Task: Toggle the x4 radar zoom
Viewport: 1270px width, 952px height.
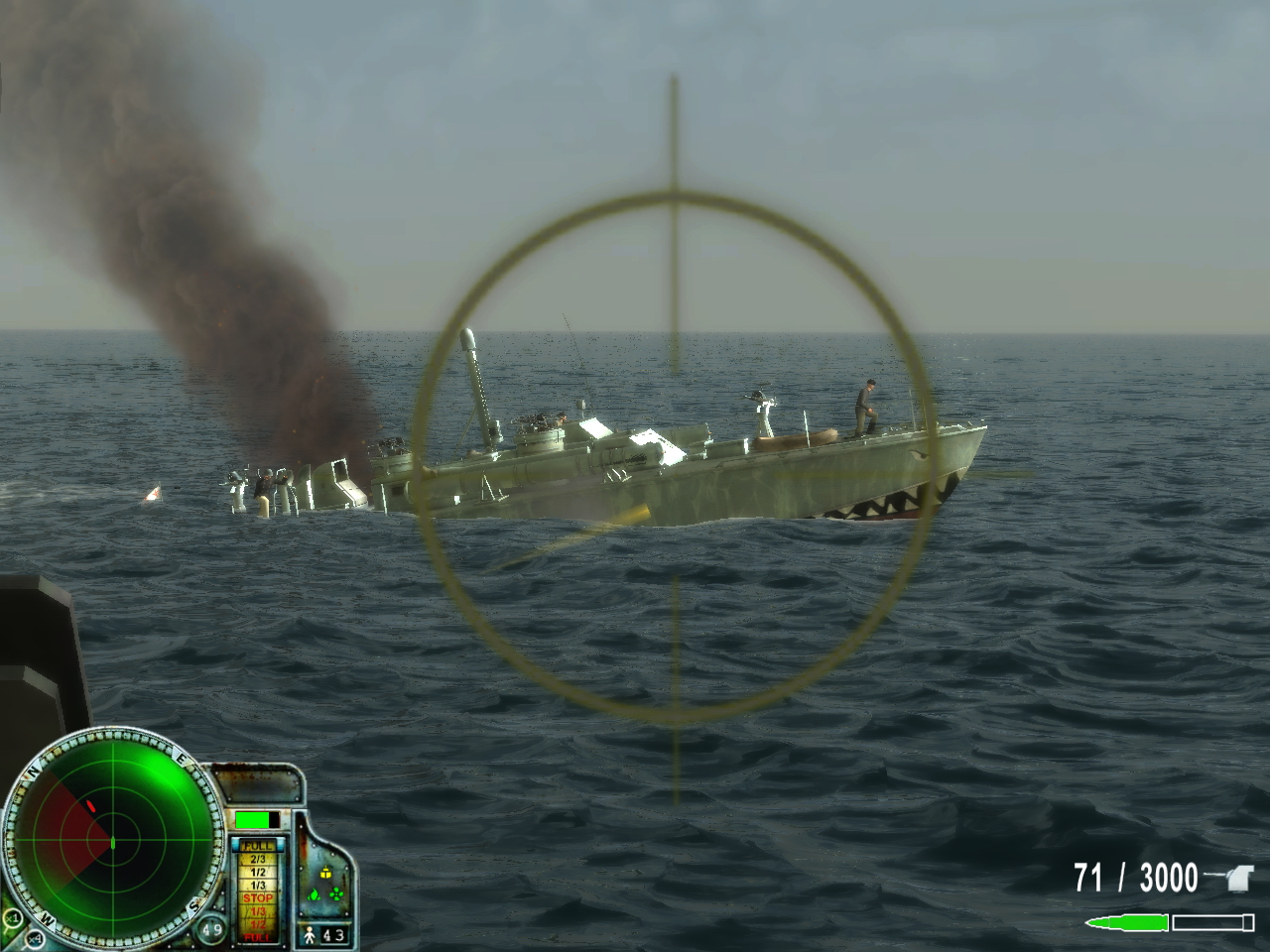Action: (33, 940)
